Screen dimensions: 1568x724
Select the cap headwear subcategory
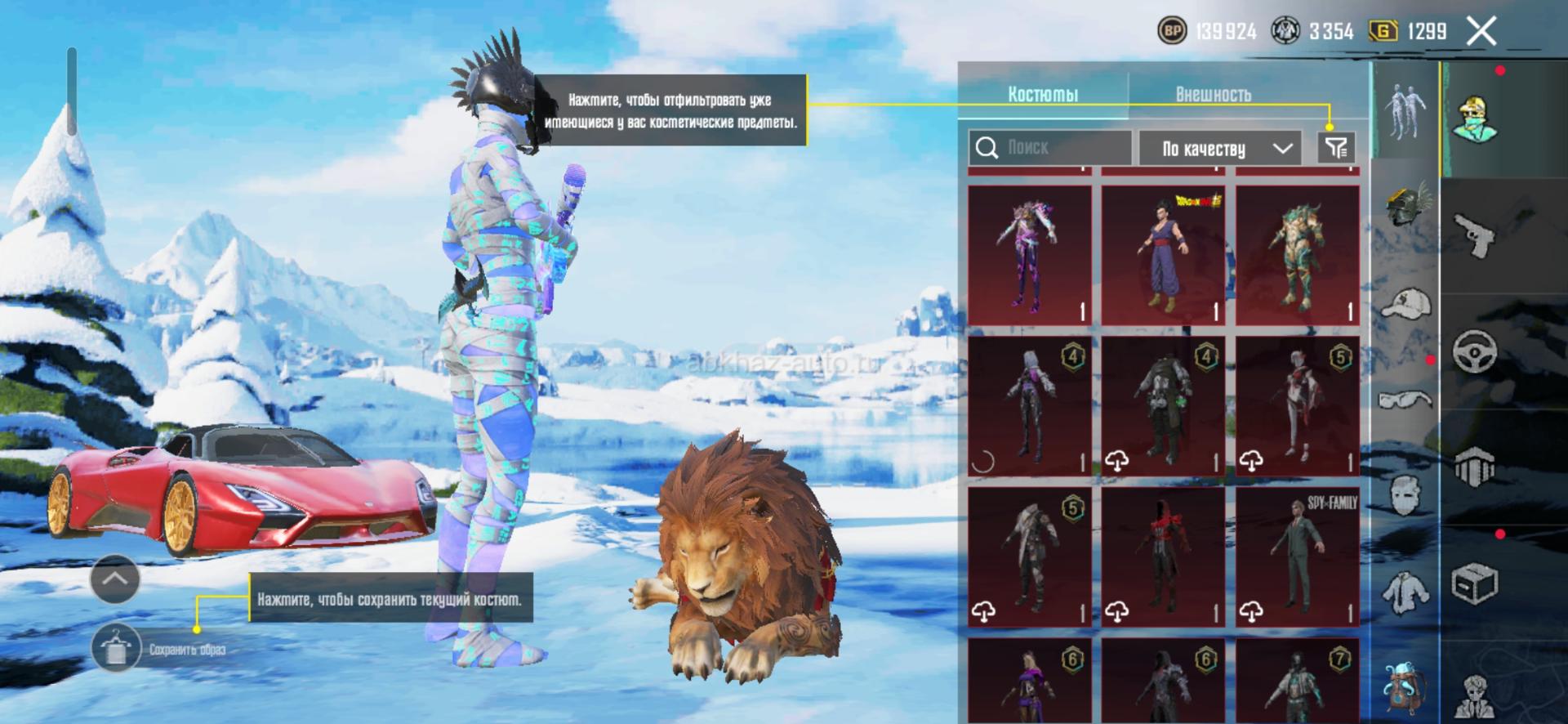tap(1406, 304)
